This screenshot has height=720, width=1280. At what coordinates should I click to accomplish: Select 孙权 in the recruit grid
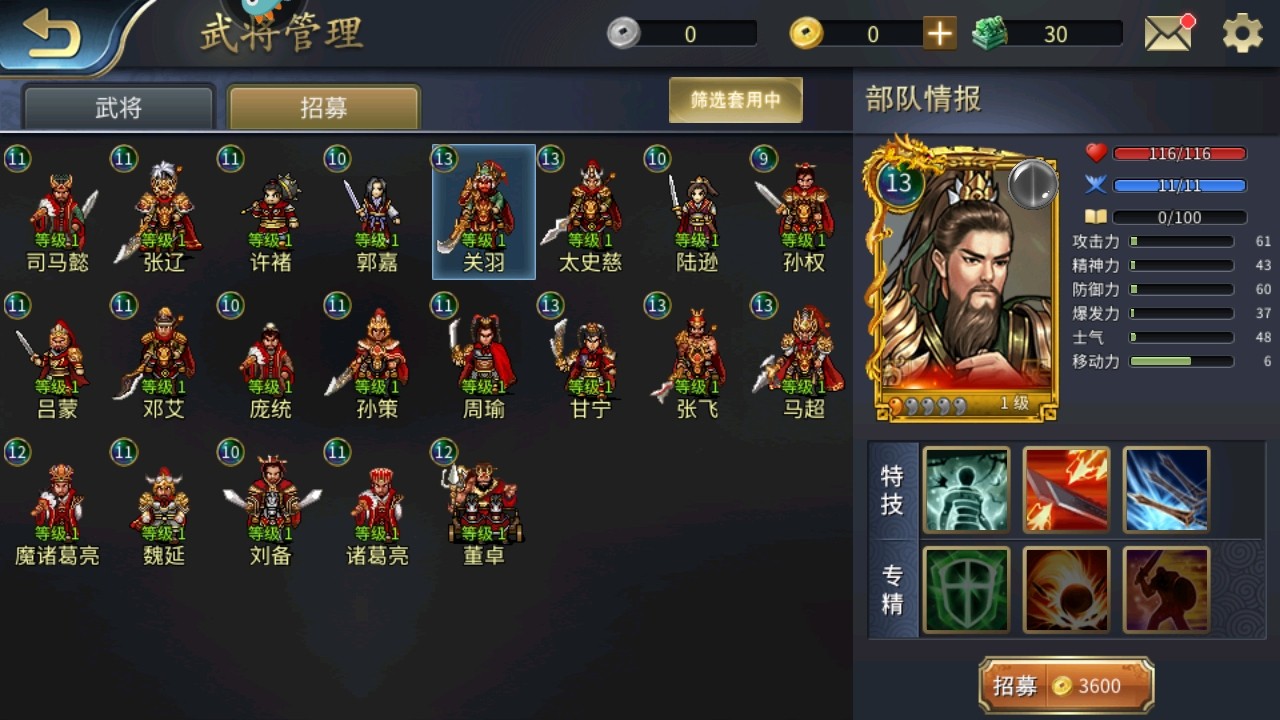click(x=803, y=212)
